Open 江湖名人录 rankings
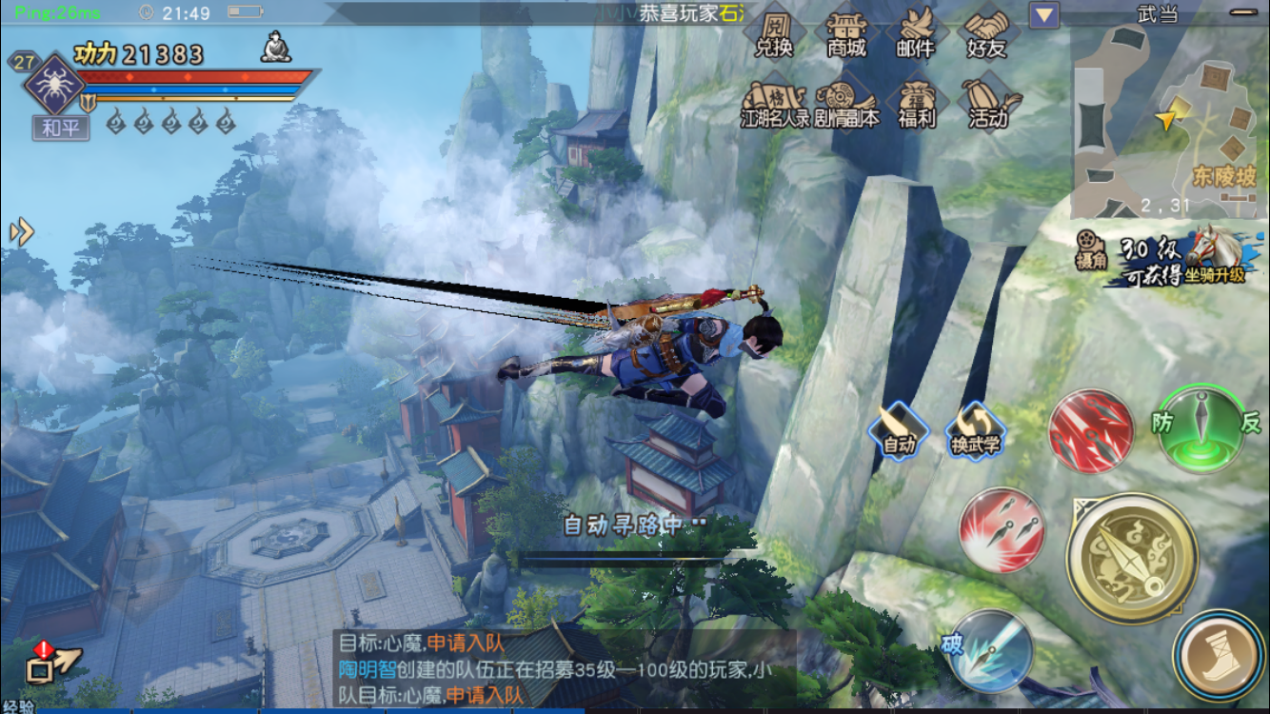This screenshot has height=714, width=1270. click(x=774, y=104)
